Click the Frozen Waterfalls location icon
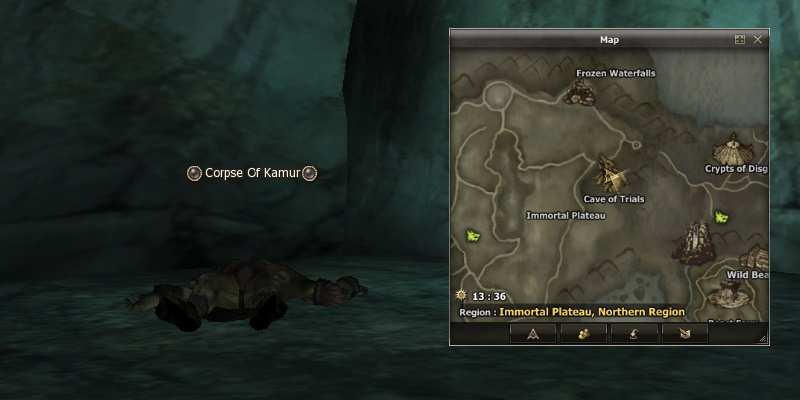Image resolution: width=800 pixels, height=400 pixels. (x=579, y=92)
